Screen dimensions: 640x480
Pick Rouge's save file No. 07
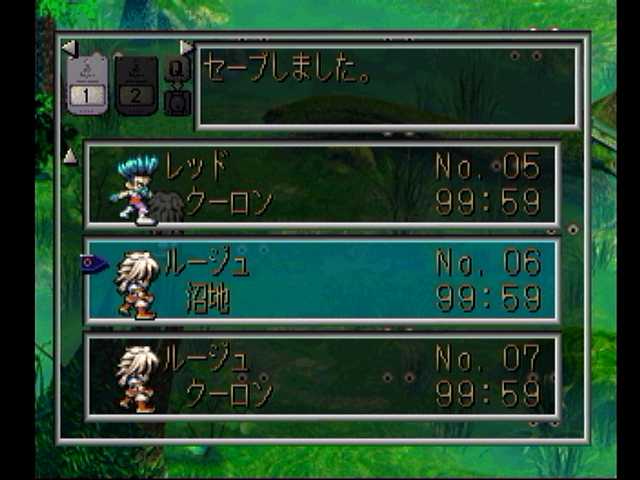[322, 376]
